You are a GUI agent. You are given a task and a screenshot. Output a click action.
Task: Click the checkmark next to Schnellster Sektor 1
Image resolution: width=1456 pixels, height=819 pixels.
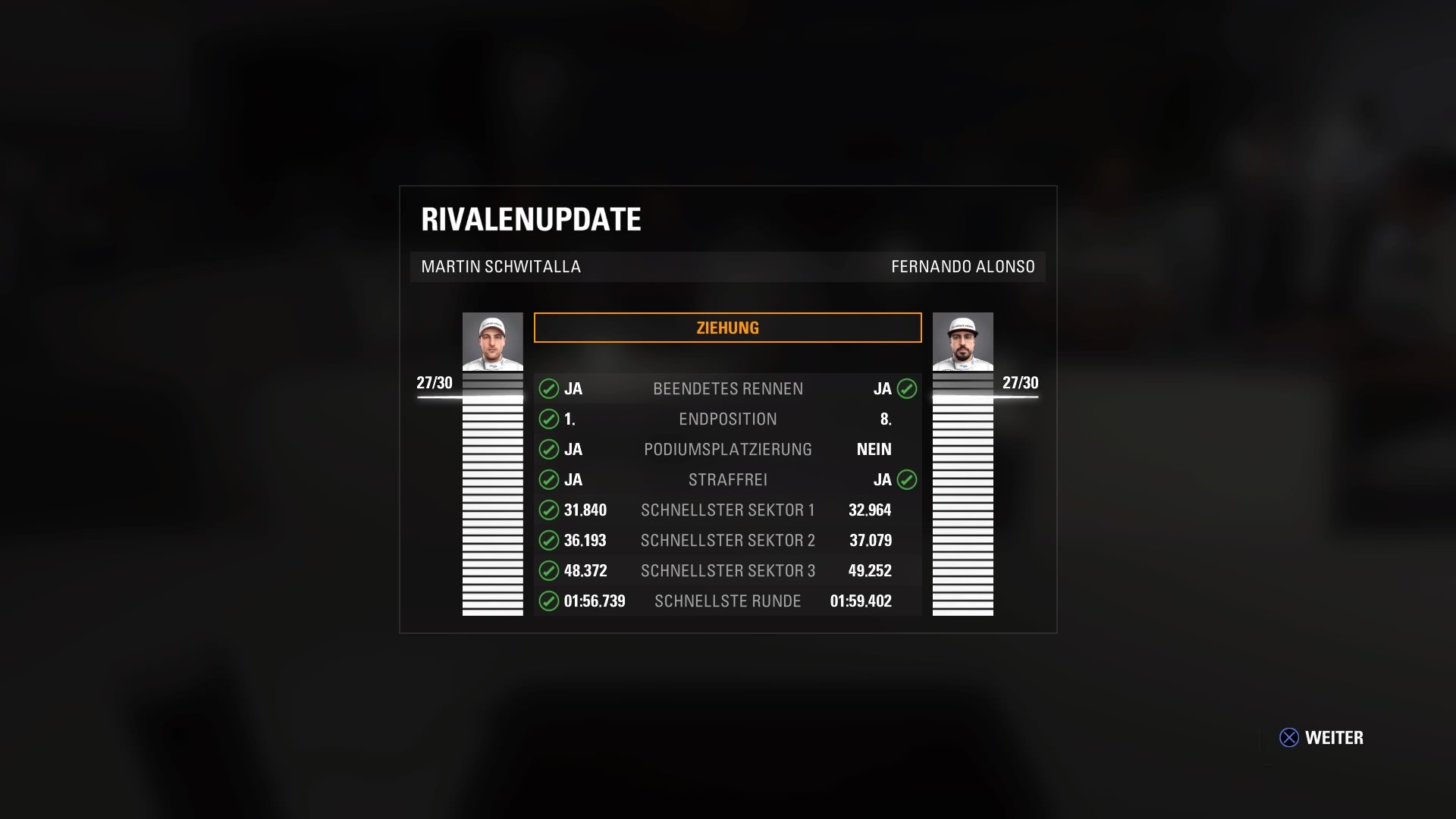(x=549, y=510)
